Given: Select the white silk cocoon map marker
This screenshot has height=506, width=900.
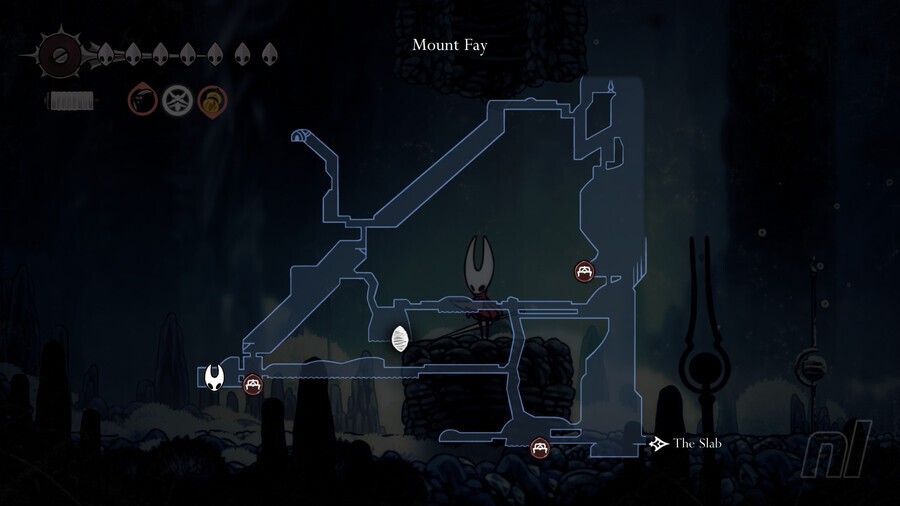Looking at the screenshot, I should [x=400, y=339].
